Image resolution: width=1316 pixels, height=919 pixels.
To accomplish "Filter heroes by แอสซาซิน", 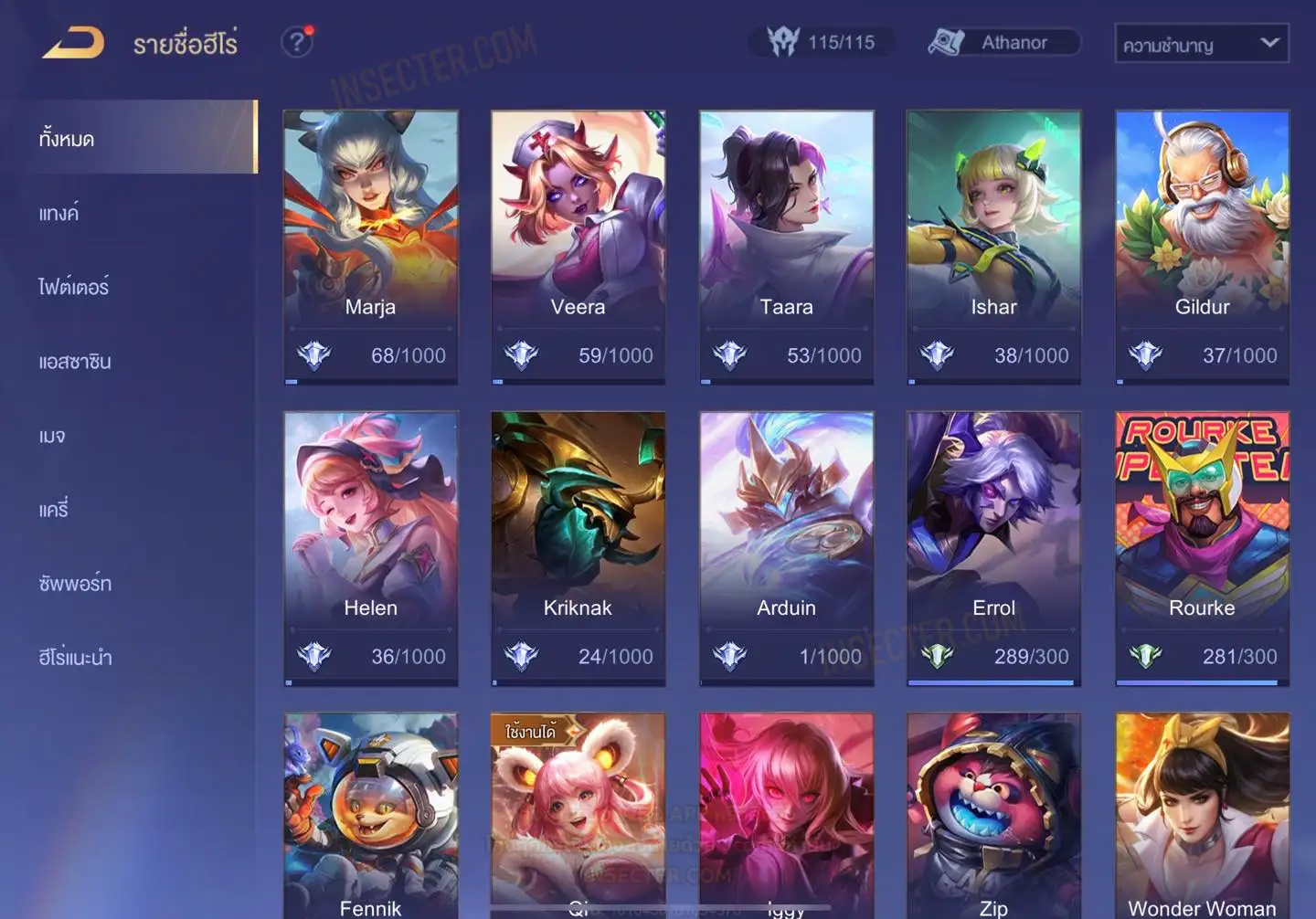I will coord(75,361).
